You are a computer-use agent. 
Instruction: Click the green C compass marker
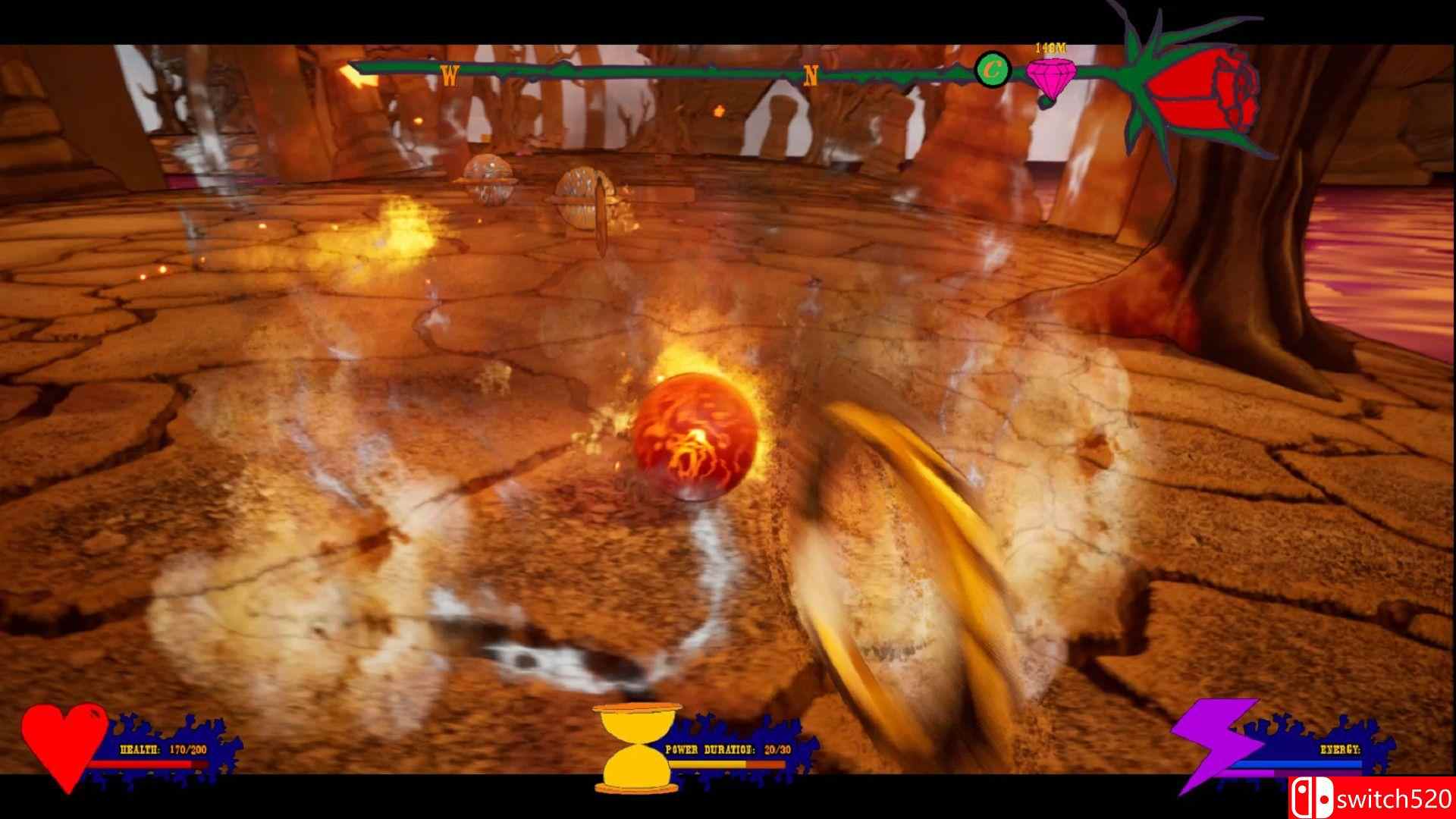[x=991, y=71]
